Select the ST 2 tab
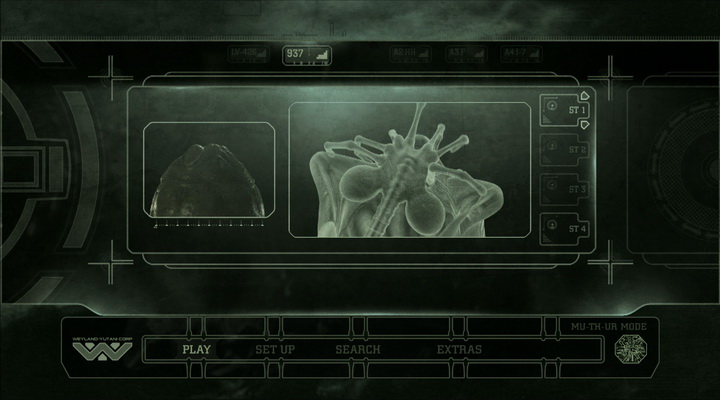Image resolution: width=720 pixels, height=400 pixels. [x=565, y=149]
